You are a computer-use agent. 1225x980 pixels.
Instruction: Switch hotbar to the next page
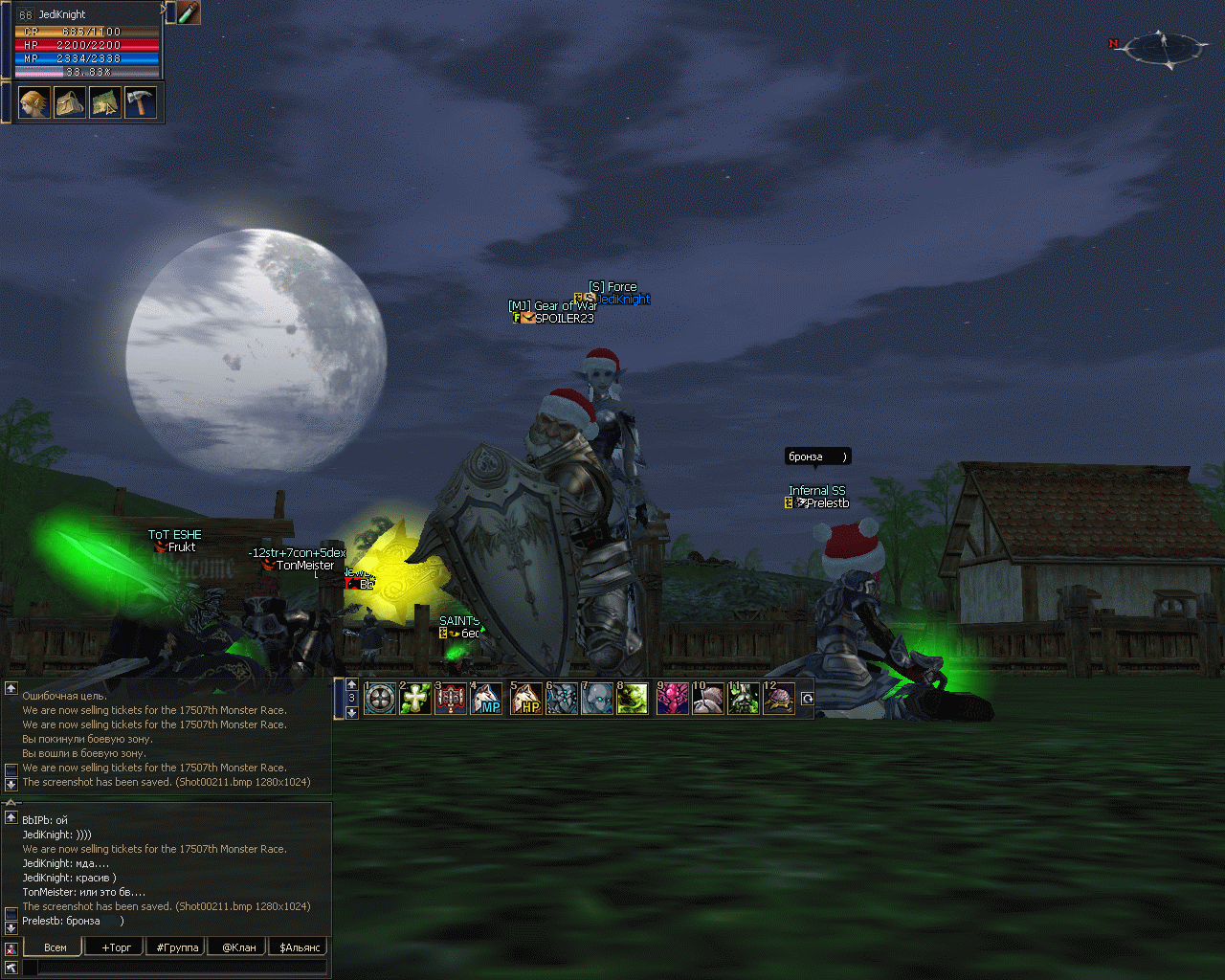click(351, 712)
